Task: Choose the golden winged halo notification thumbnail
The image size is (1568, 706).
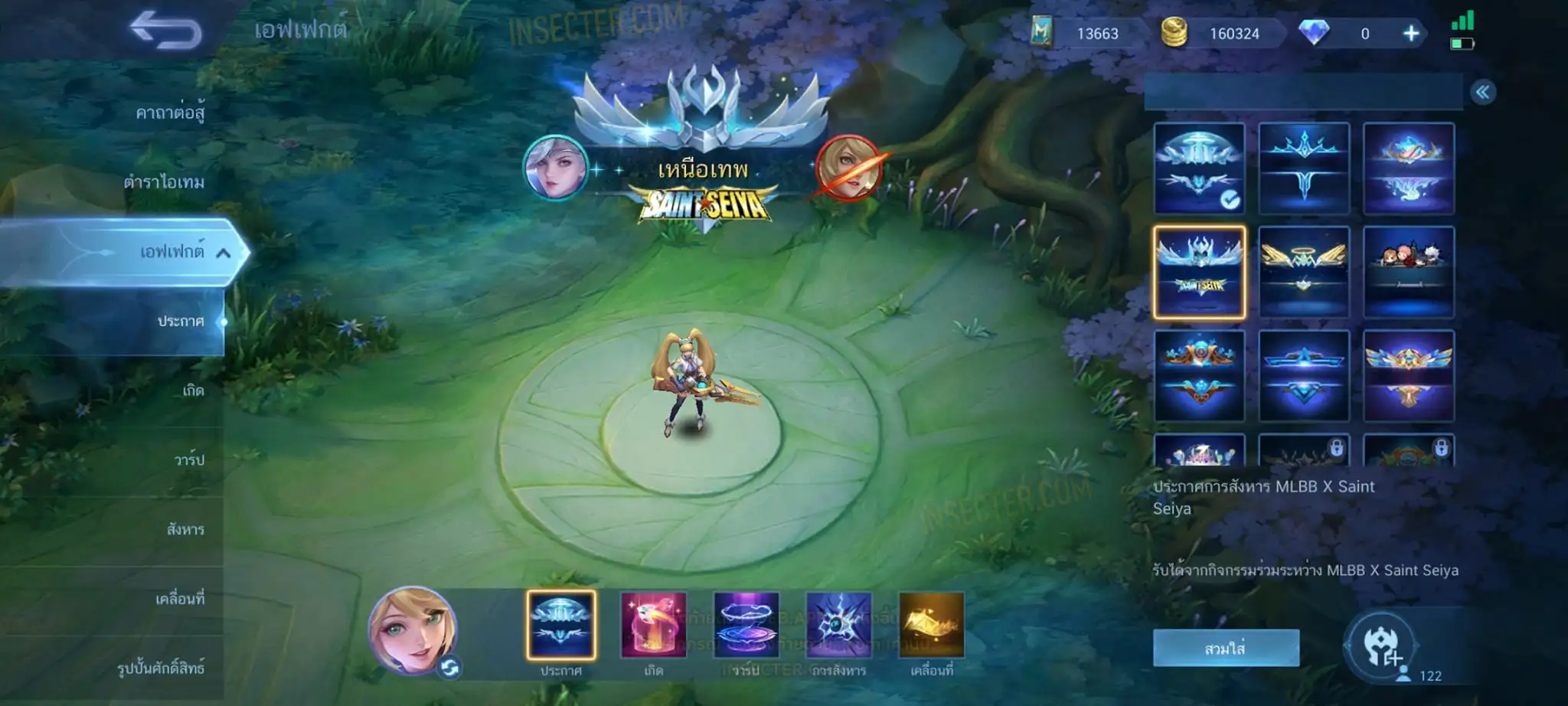Action: 1304,273
